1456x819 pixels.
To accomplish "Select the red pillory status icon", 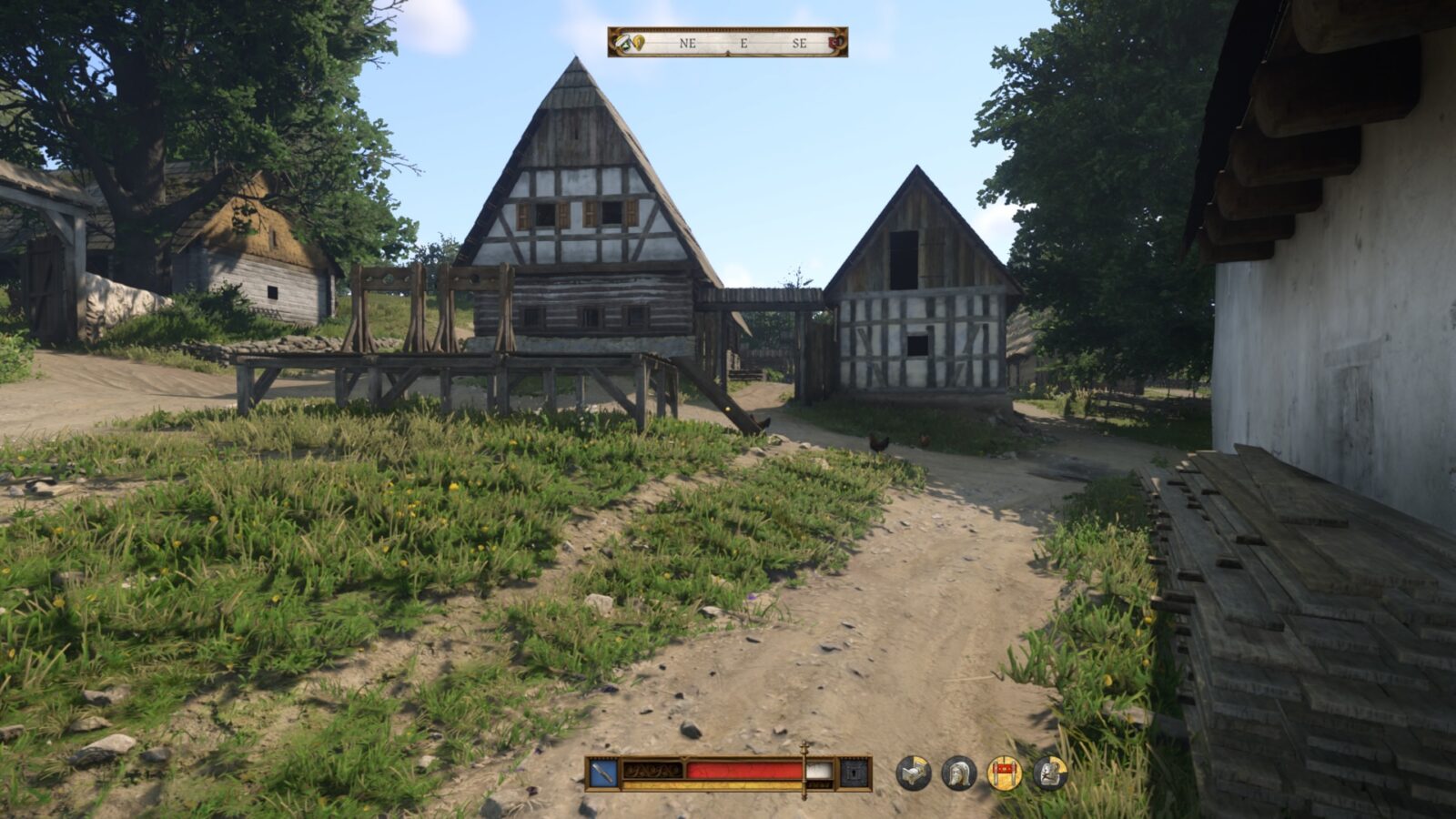I will point(1005,773).
